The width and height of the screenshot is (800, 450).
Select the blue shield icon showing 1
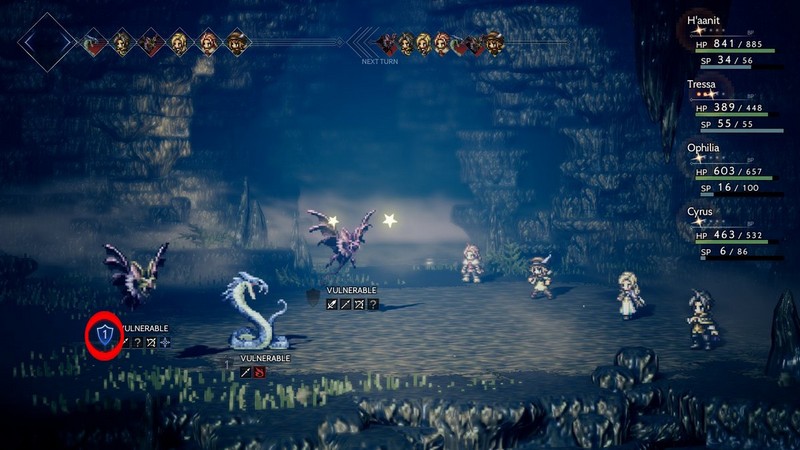pos(105,337)
